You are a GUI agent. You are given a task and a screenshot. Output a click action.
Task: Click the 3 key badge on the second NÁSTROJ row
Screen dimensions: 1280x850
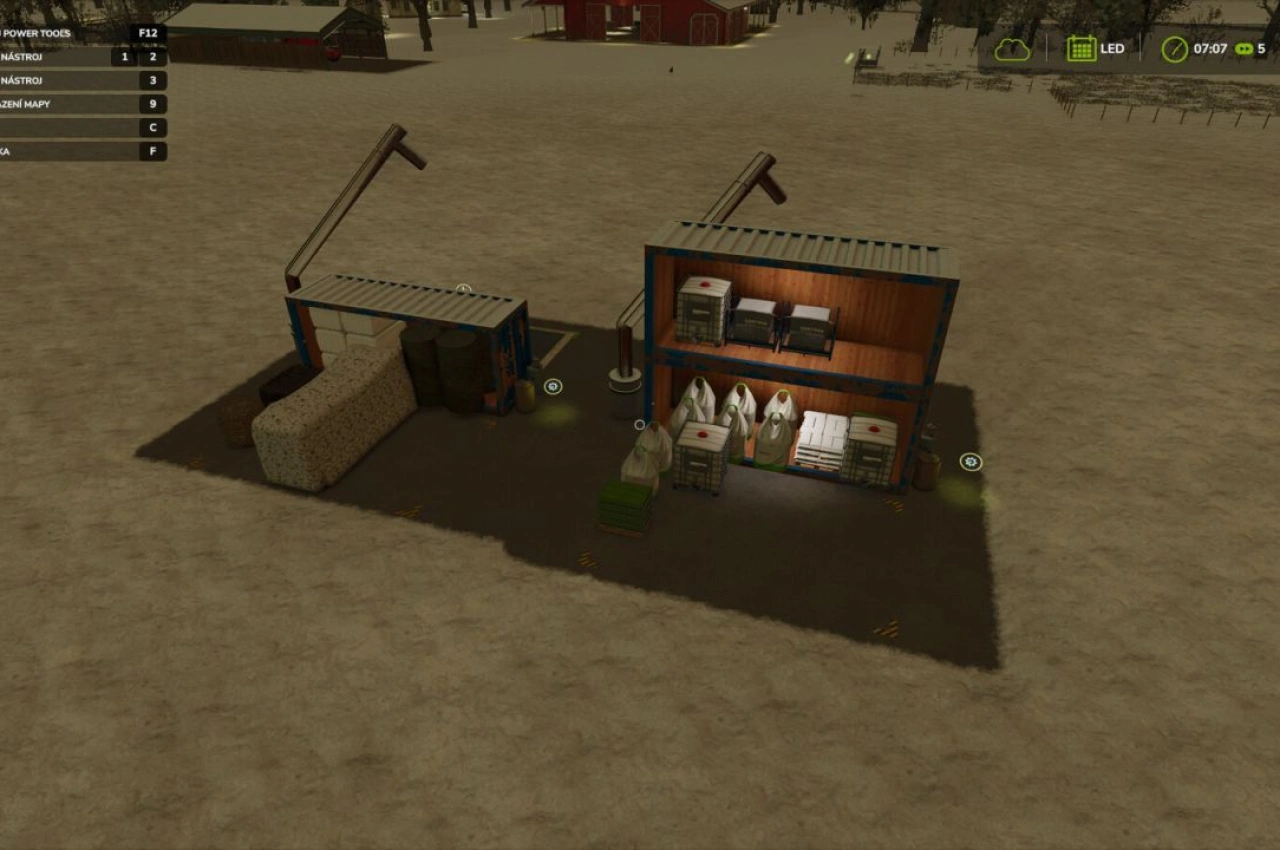pos(151,80)
